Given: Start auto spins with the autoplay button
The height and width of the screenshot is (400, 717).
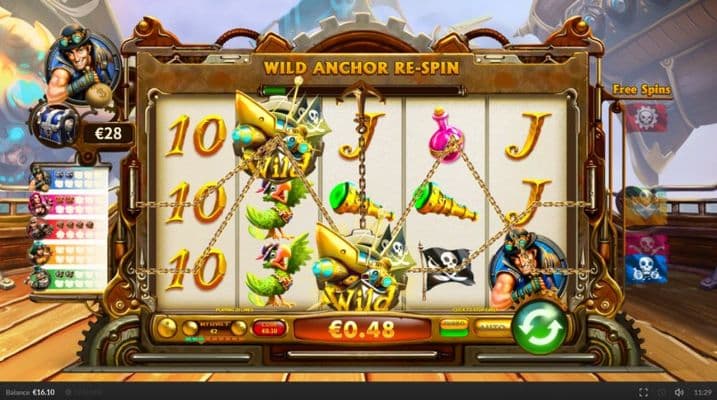Looking at the screenshot, I should click(491, 327).
